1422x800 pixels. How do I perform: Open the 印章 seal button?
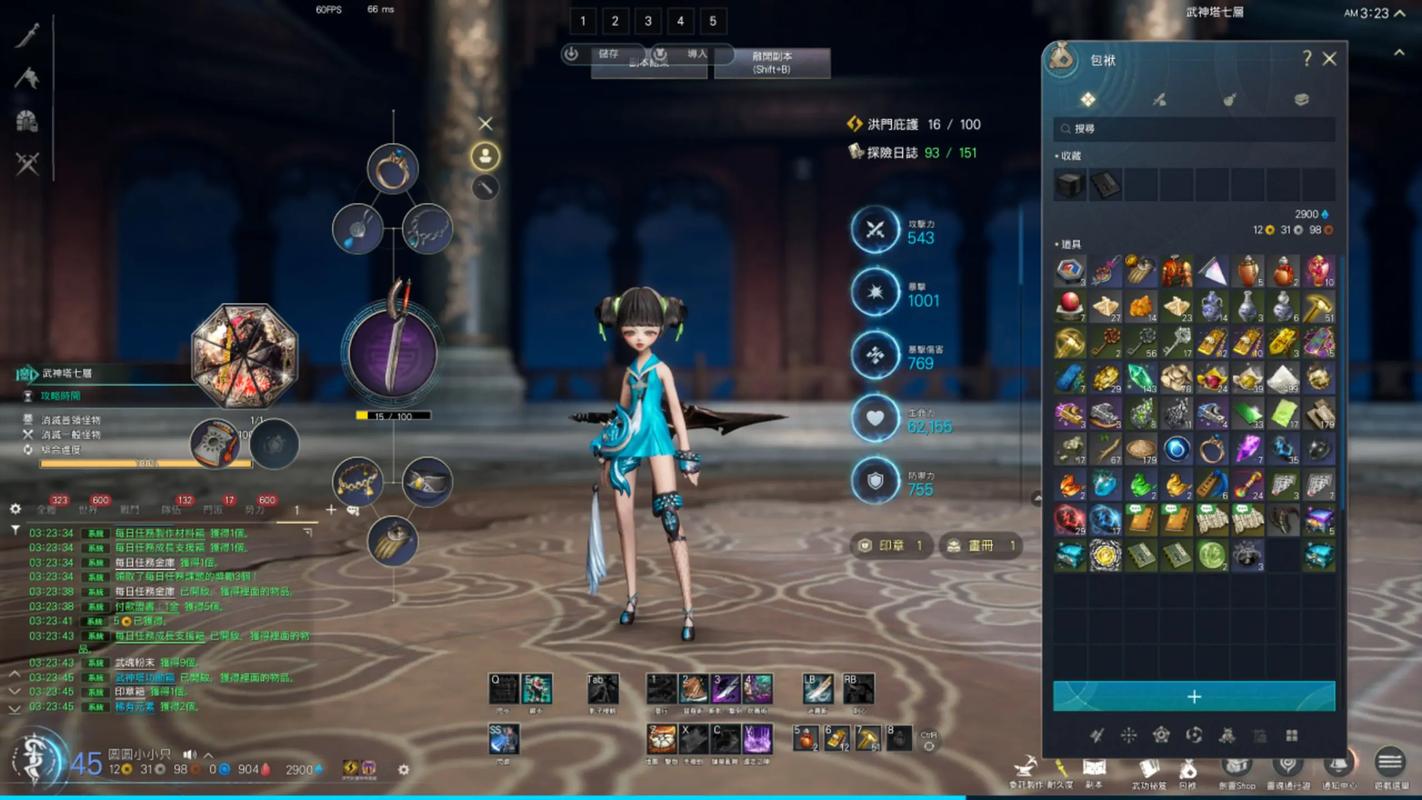pyautogui.click(x=890, y=545)
